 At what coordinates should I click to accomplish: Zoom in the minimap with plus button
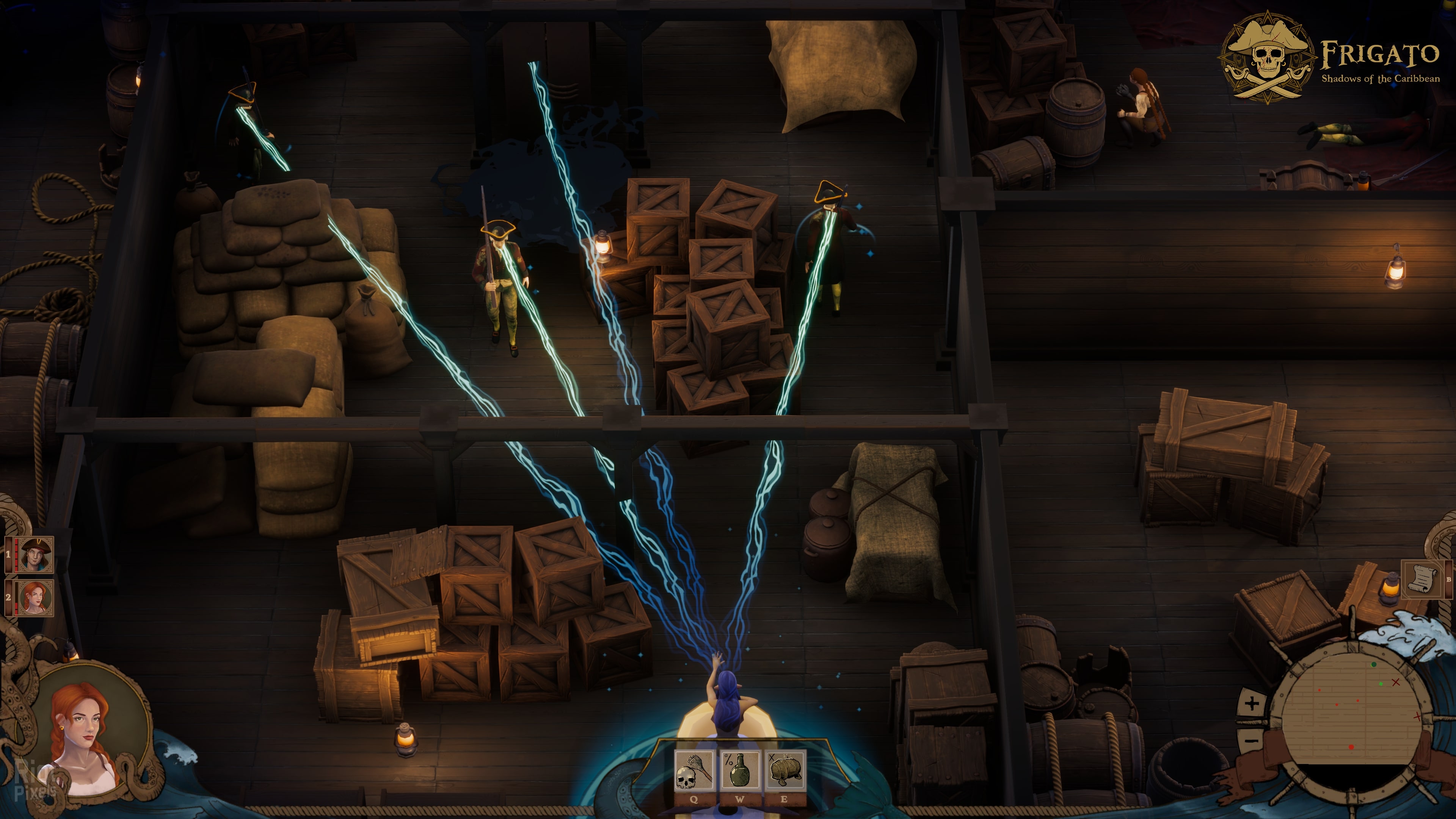click(x=1252, y=704)
